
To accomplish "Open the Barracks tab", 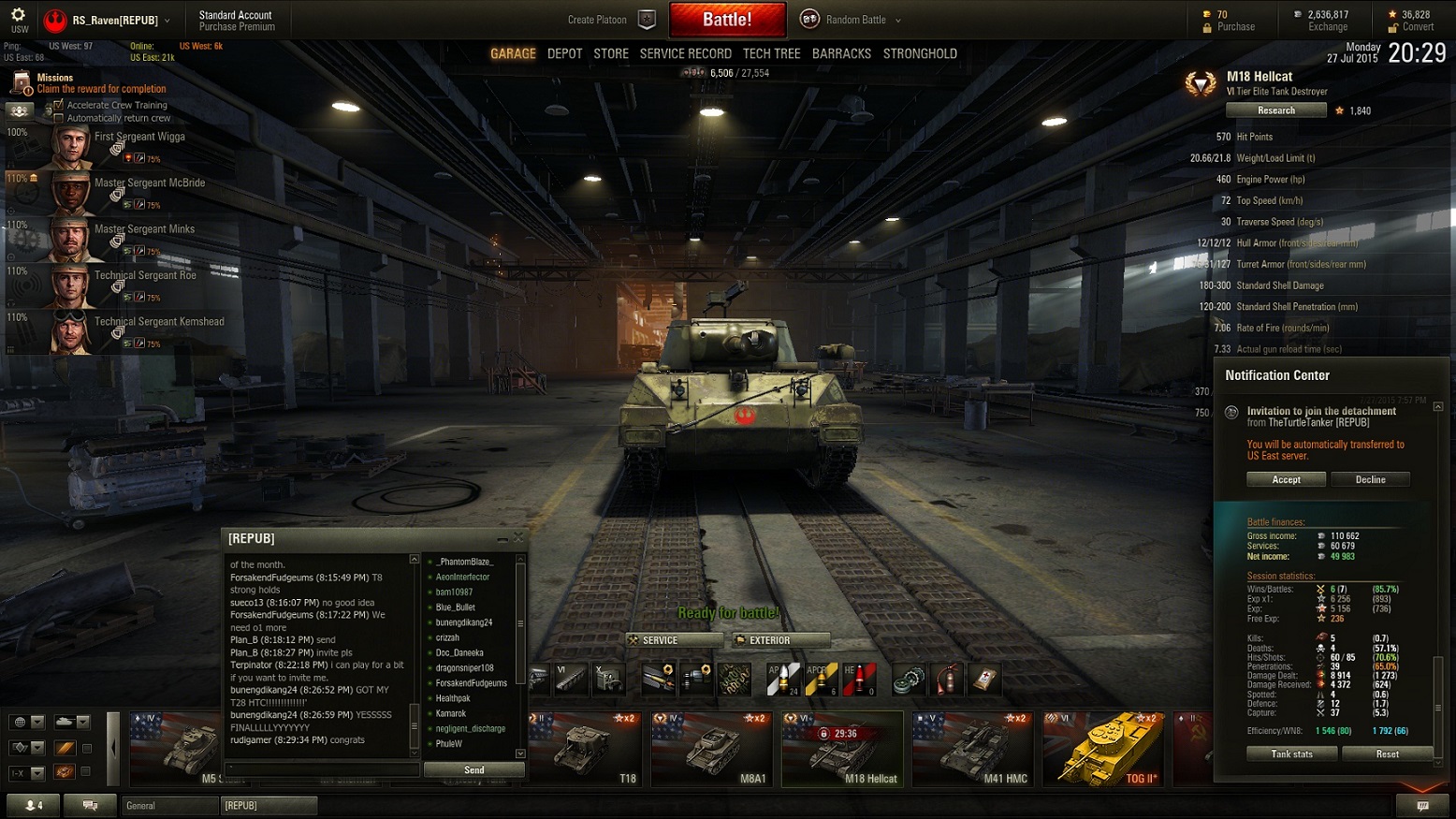I will 841,54.
